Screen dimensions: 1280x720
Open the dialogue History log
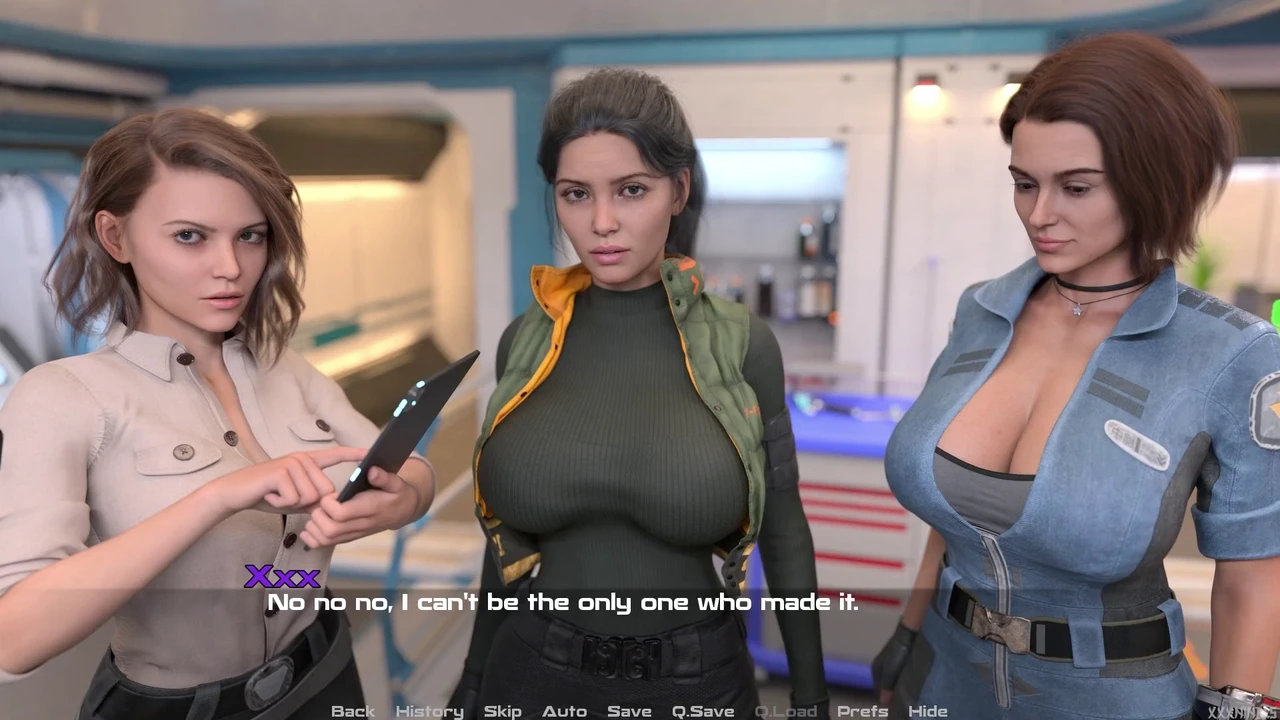(x=429, y=711)
